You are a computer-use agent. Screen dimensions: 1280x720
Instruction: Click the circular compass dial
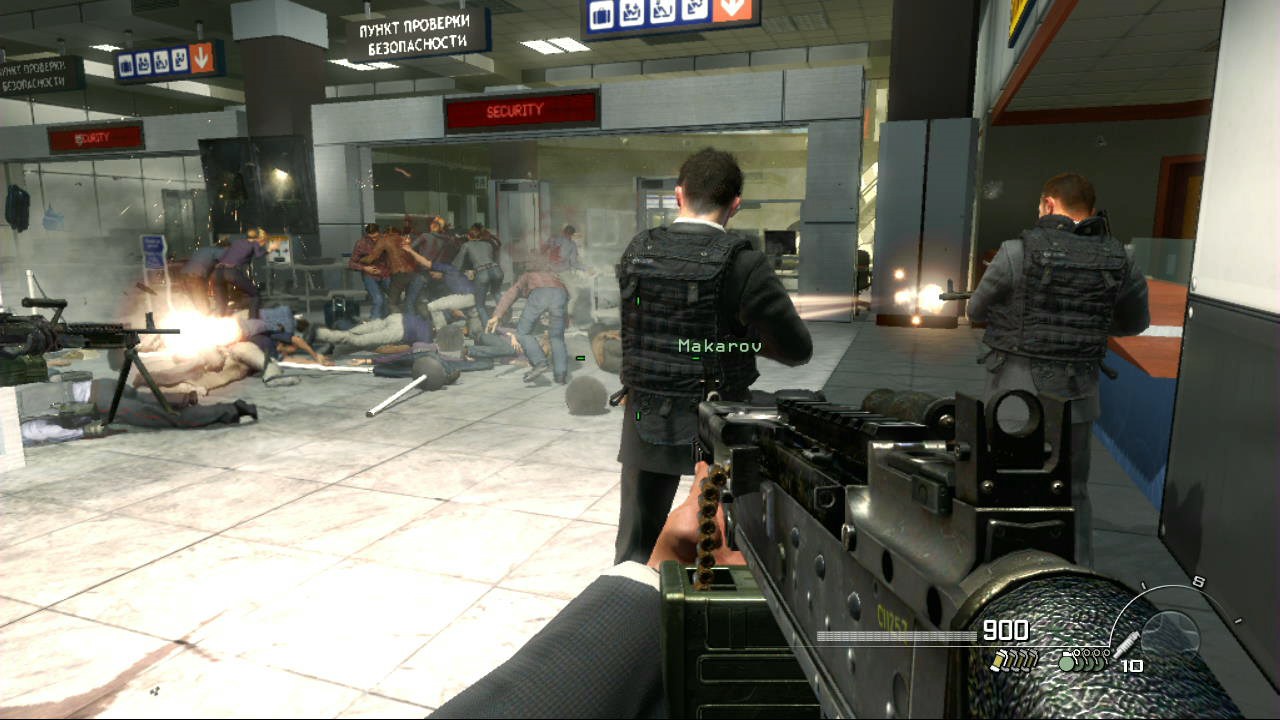point(1170,631)
